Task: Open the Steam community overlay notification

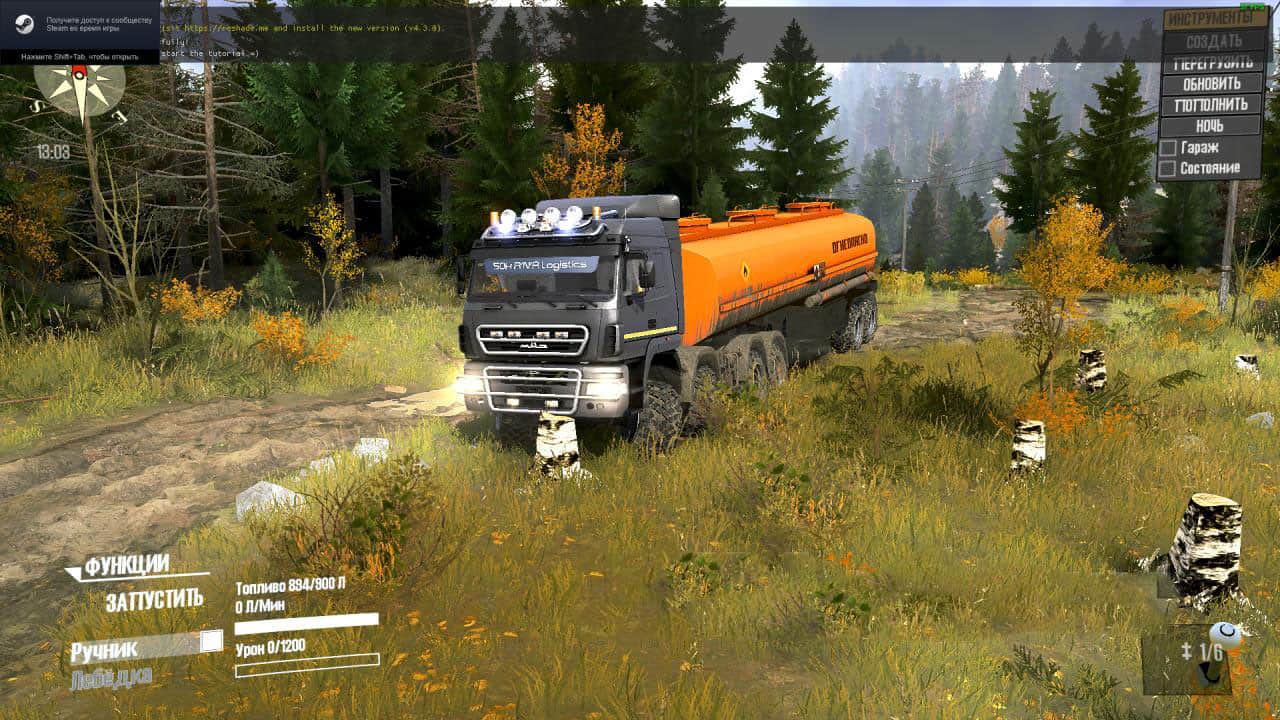Action: tap(80, 32)
